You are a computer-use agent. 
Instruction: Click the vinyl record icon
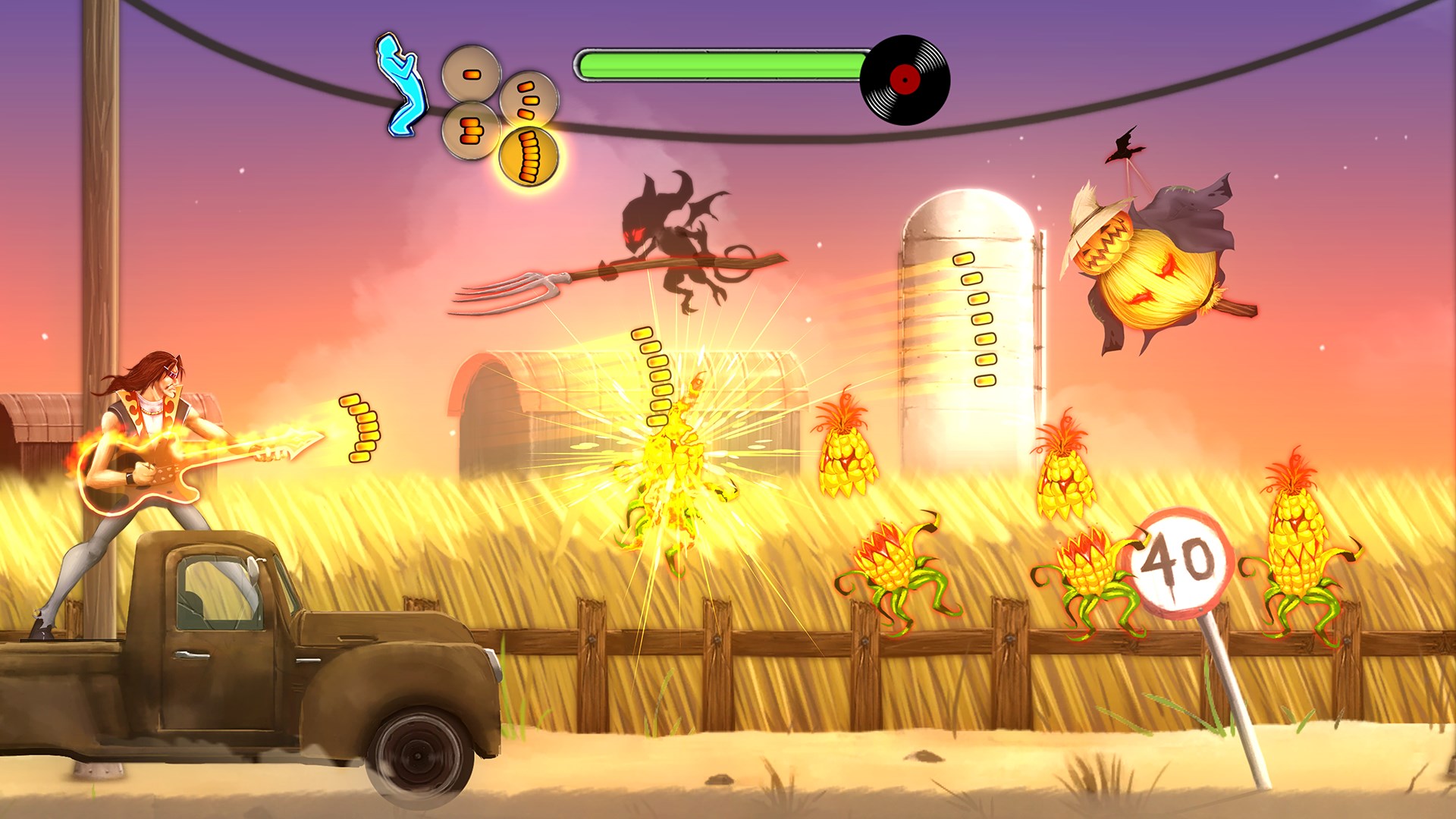(905, 79)
